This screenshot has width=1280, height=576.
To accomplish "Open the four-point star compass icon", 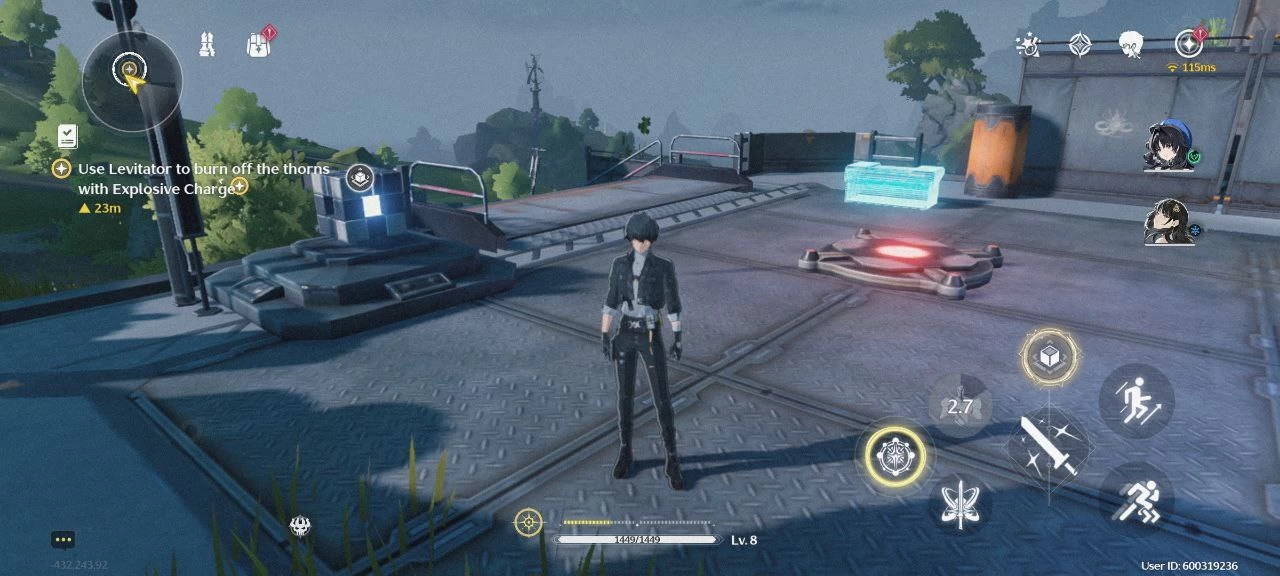I will coord(1080,44).
